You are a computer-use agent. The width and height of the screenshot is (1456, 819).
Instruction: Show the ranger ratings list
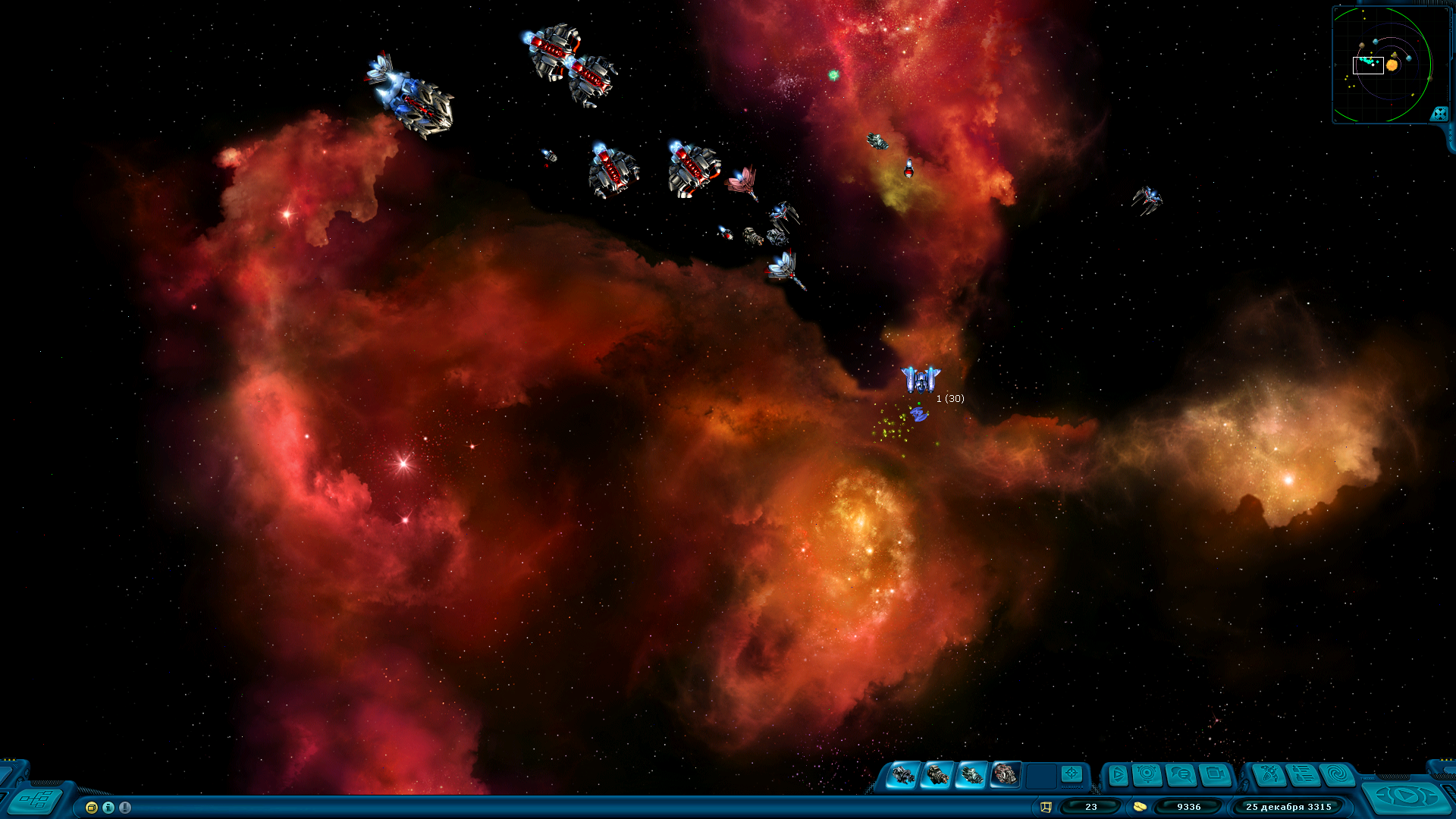(x=1303, y=775)
